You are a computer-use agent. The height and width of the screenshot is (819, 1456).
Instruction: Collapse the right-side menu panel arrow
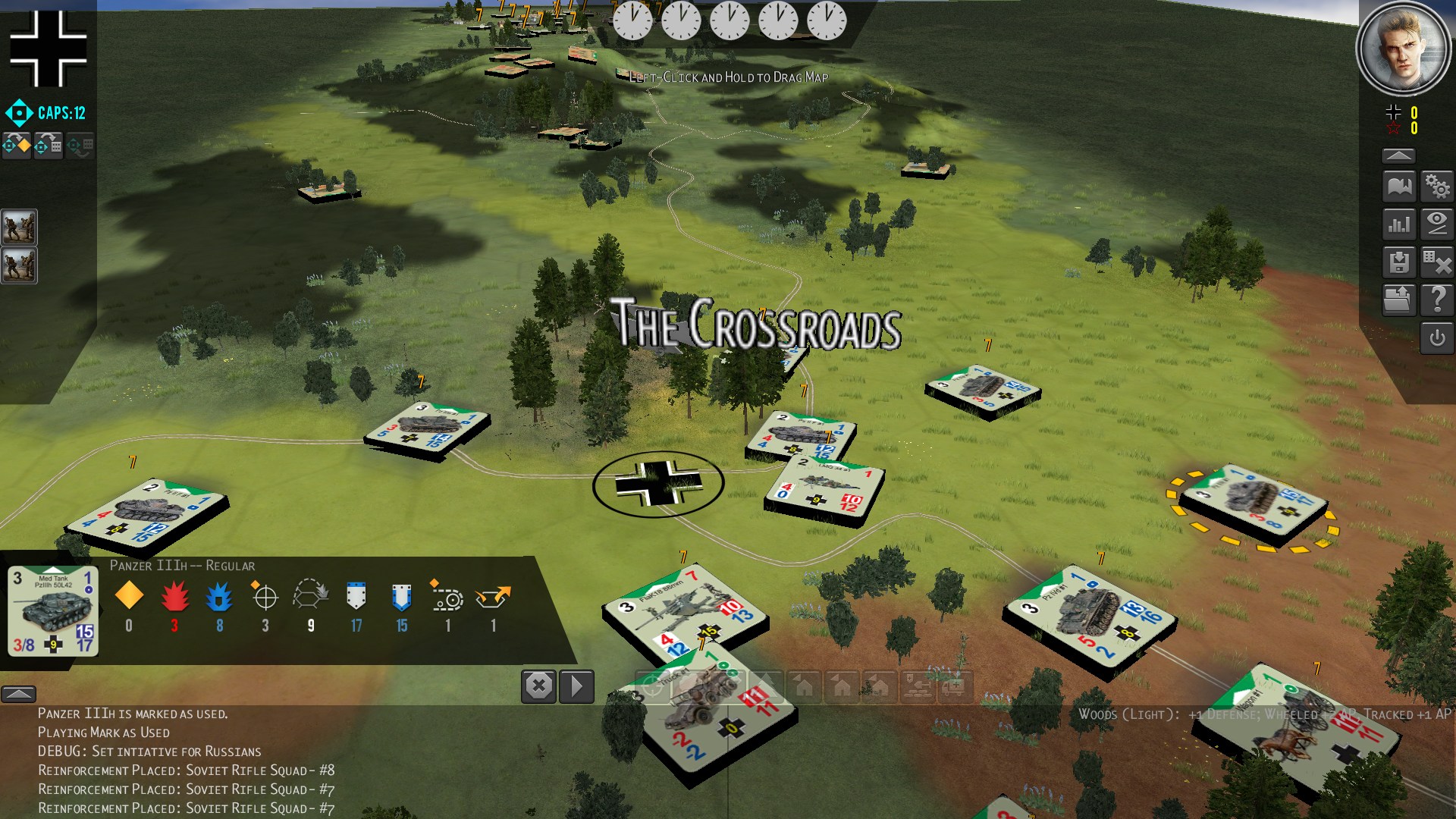1398,155
